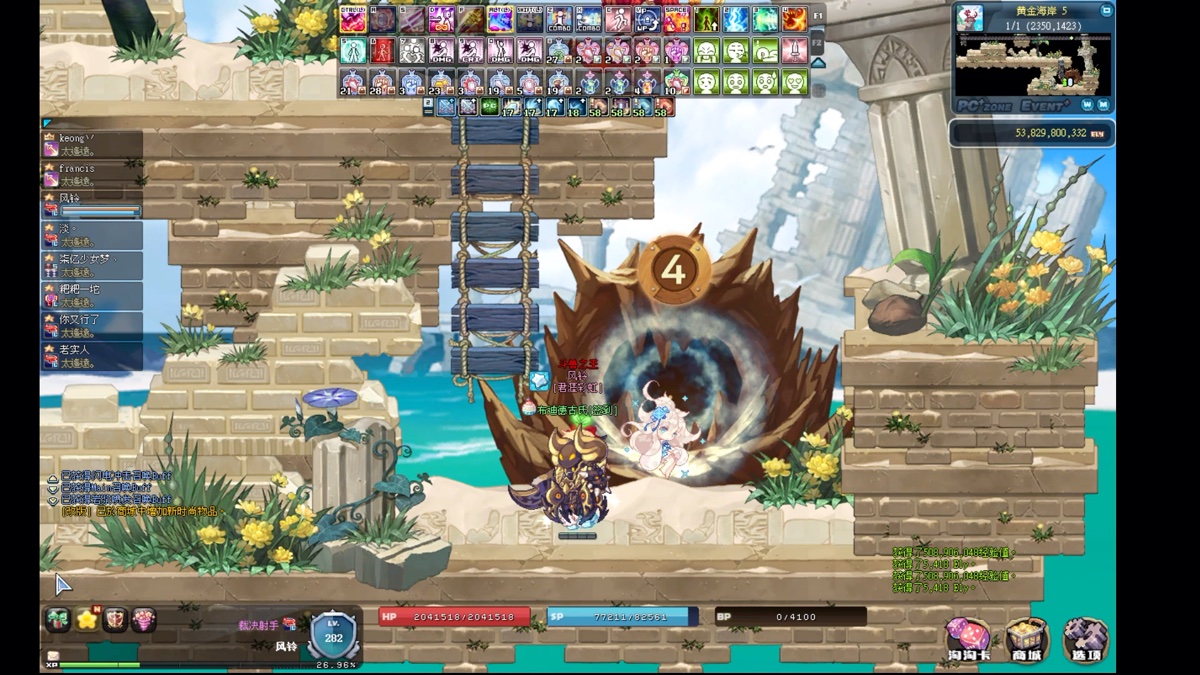Open the green gift box icon

58,620
